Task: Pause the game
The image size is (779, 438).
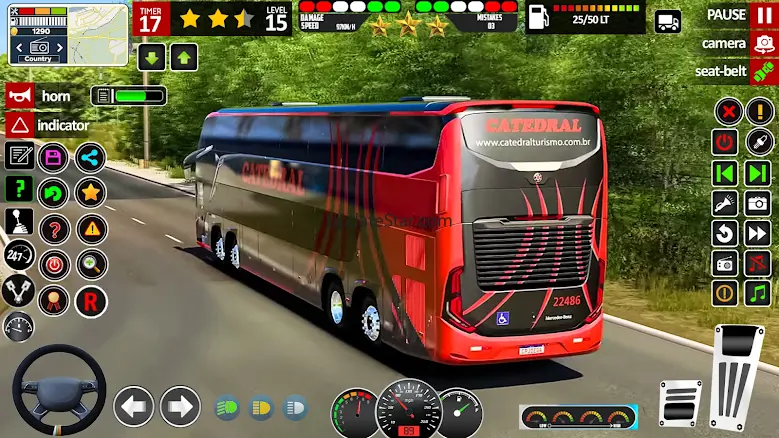Action: coord(764,15)
